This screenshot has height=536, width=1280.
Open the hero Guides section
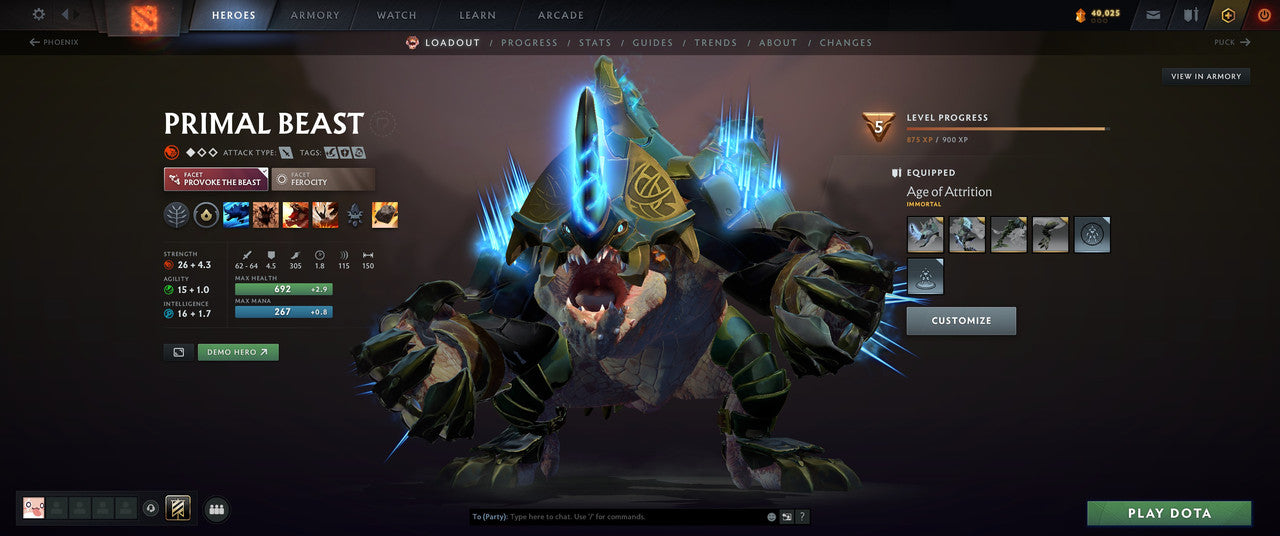653,43
